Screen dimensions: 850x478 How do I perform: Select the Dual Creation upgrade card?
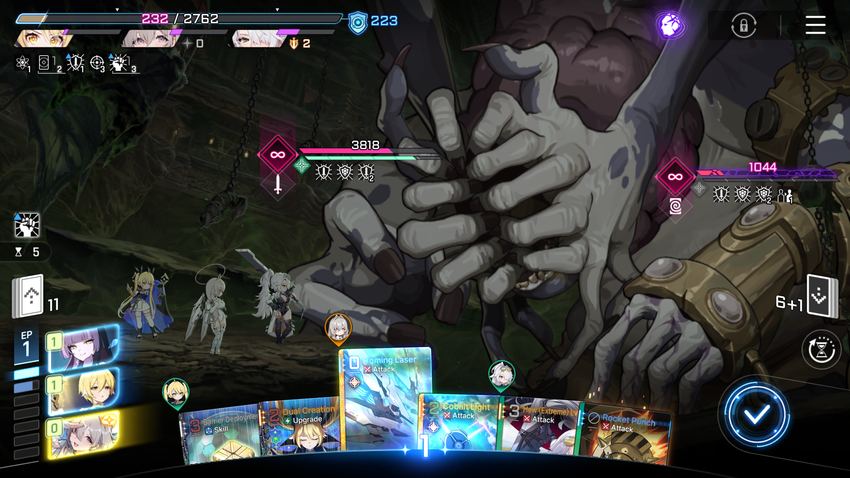300,432
